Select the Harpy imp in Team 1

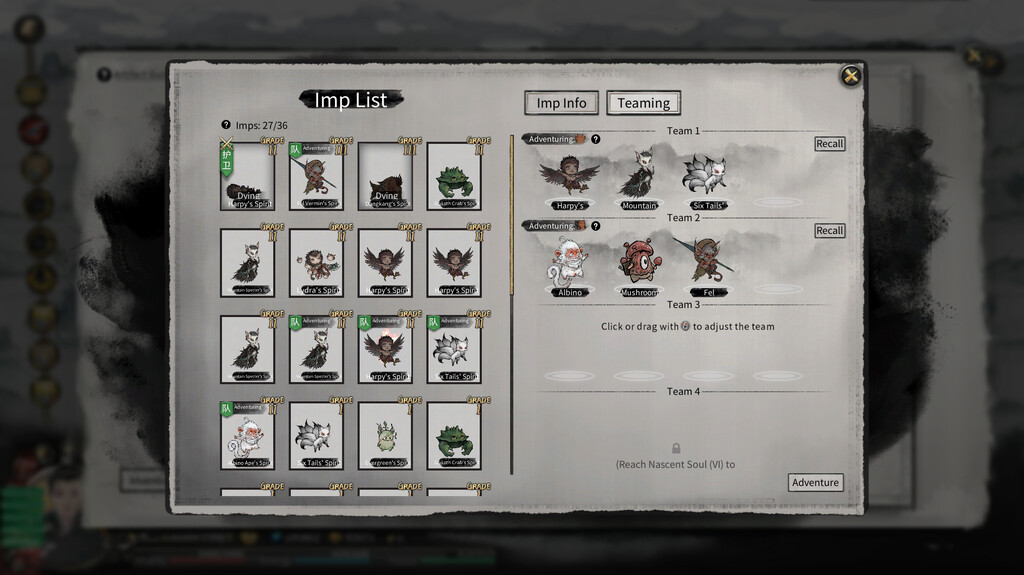click(568, 178)
